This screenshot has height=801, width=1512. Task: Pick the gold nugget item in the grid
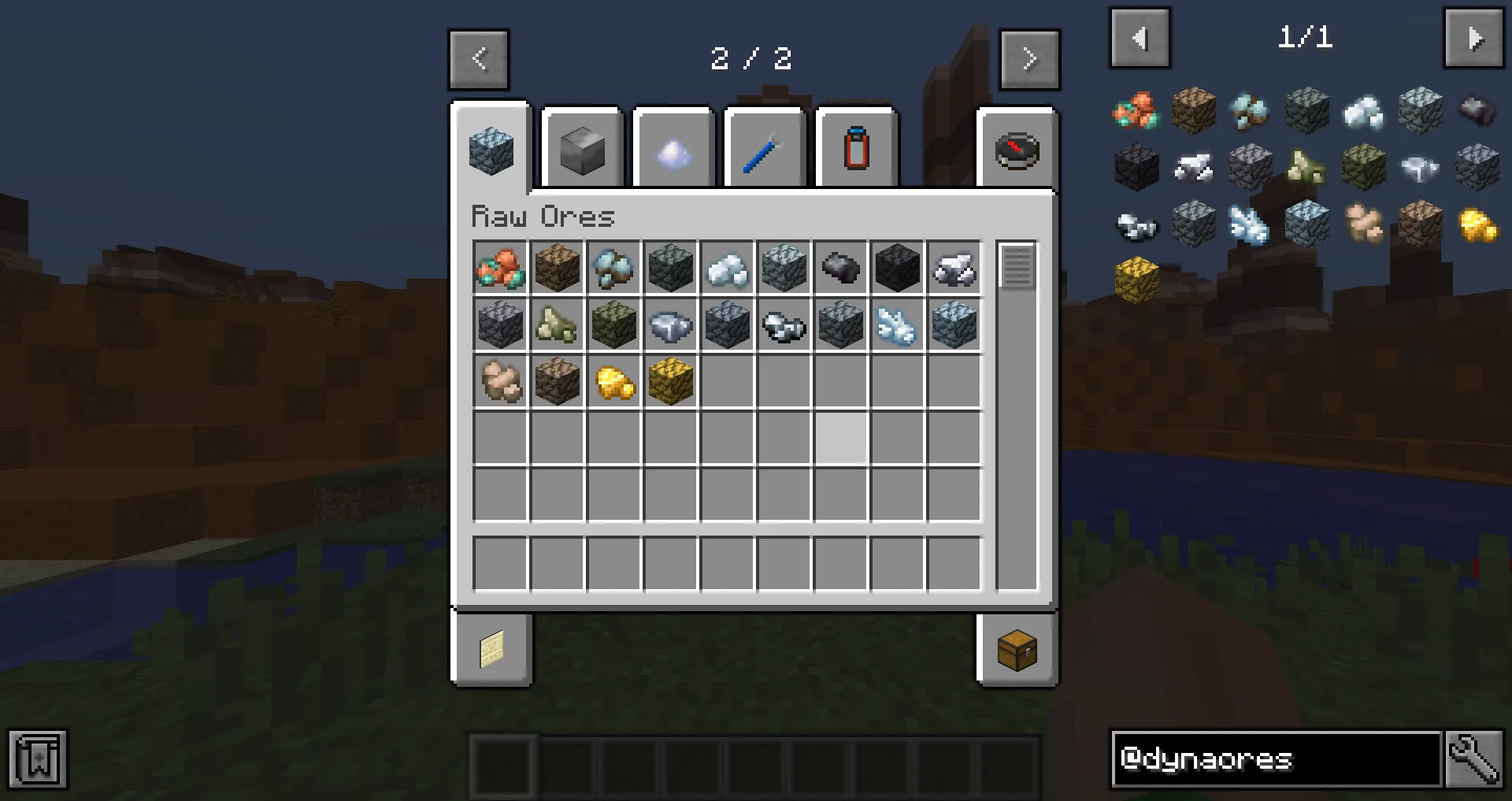coord(614,381)
